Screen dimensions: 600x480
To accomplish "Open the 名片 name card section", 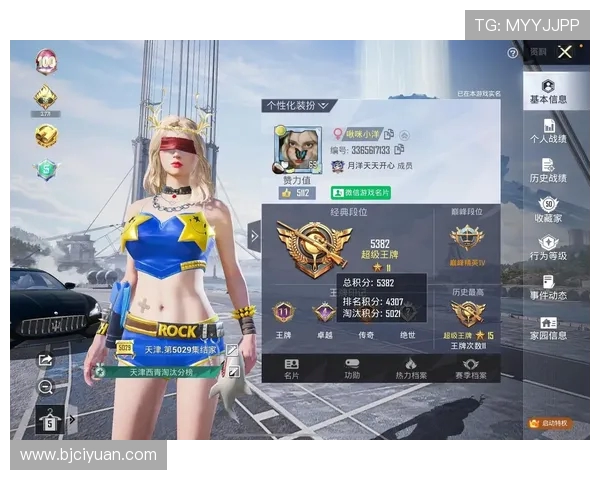I will tap(292, 369).
